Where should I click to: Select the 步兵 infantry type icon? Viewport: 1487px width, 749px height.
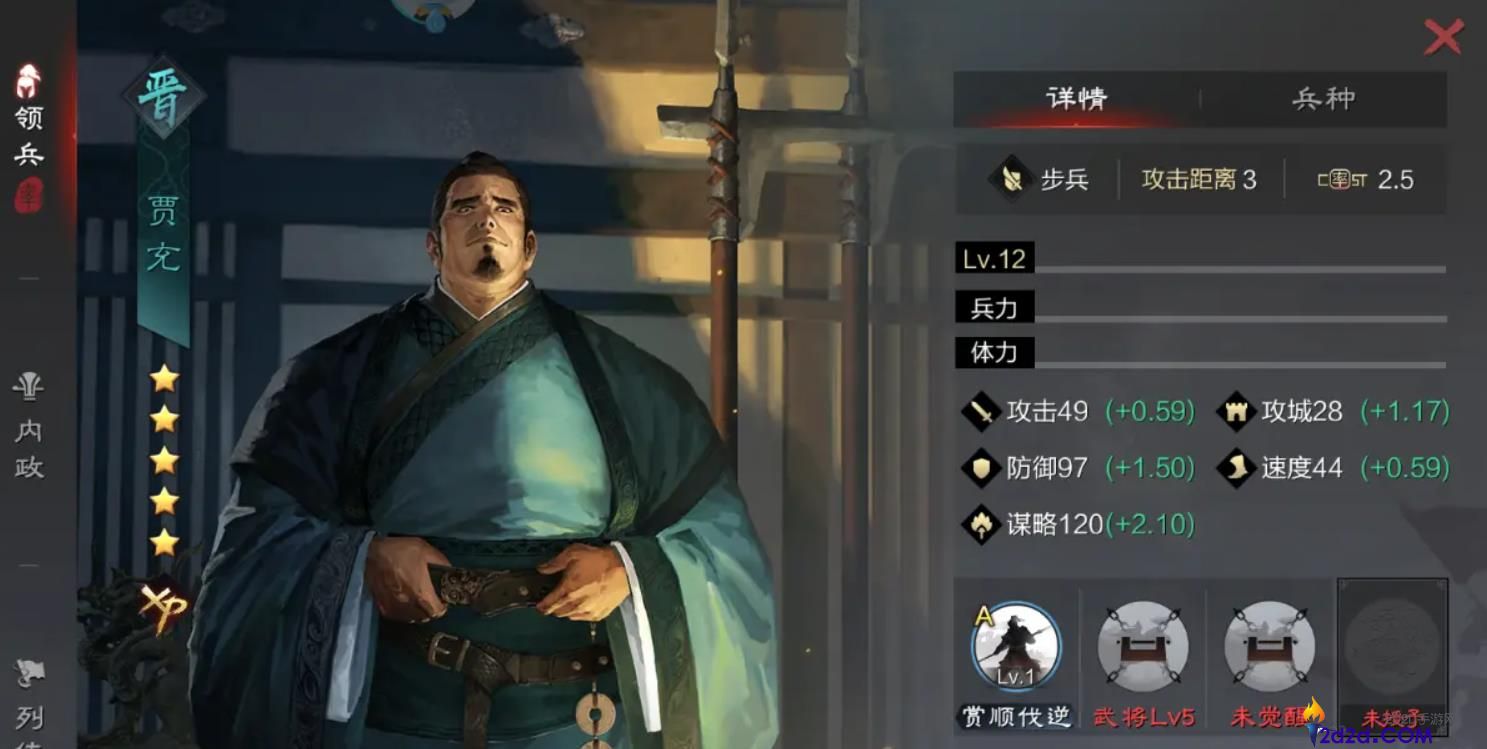(1014, 179)
